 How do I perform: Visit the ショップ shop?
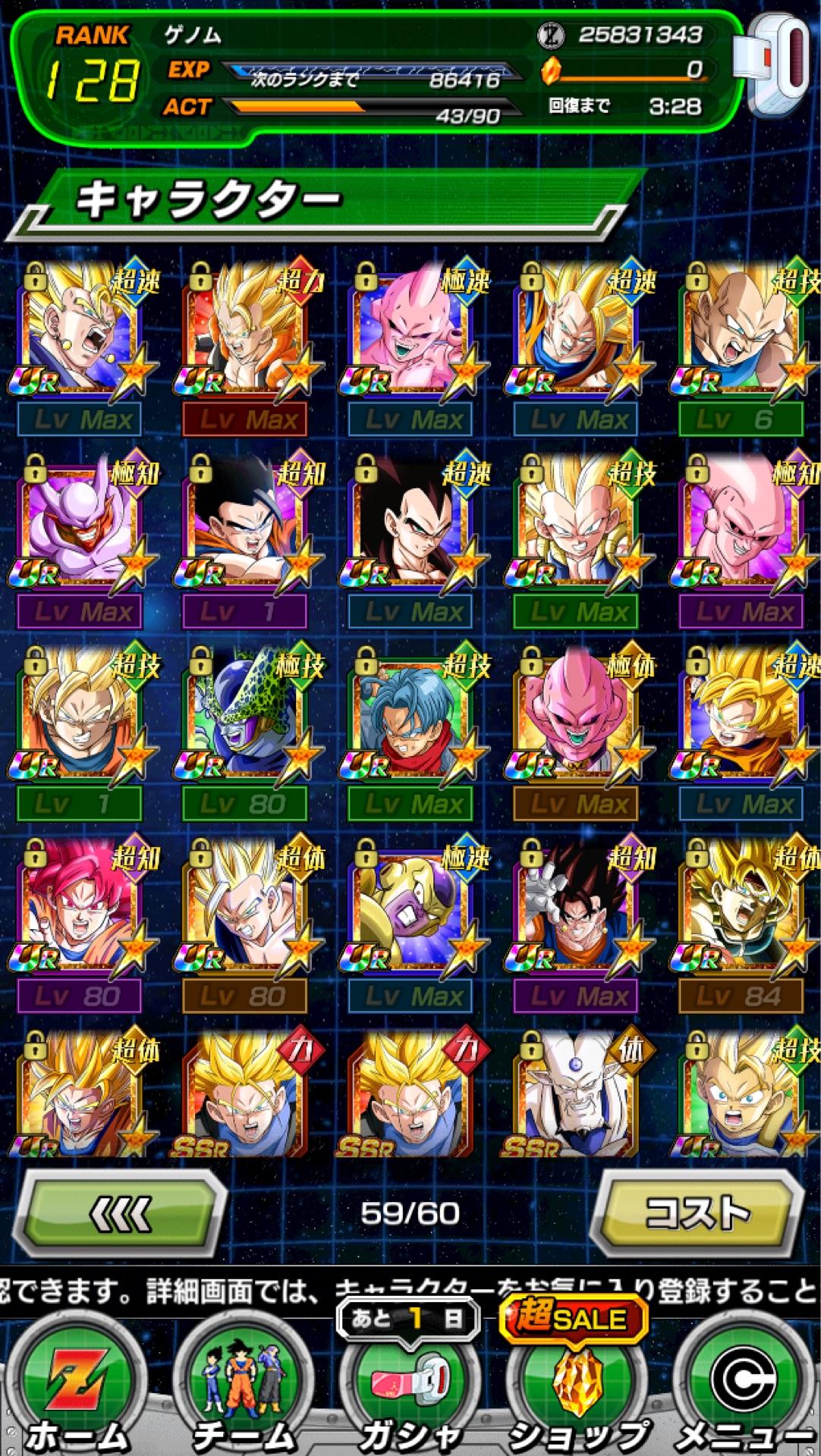tap(577, 1389)
